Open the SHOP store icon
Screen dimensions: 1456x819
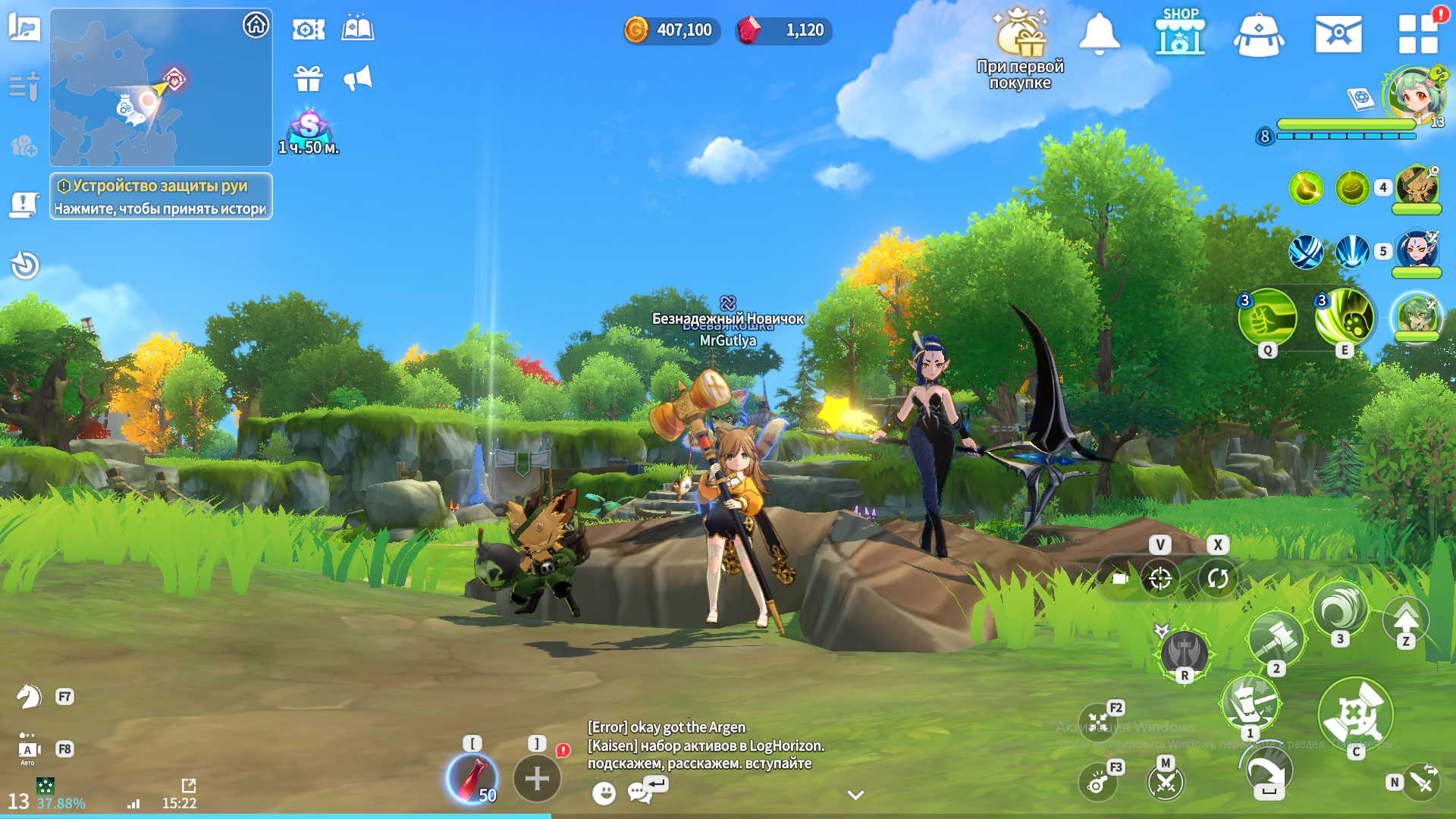tap(1180, 33)
